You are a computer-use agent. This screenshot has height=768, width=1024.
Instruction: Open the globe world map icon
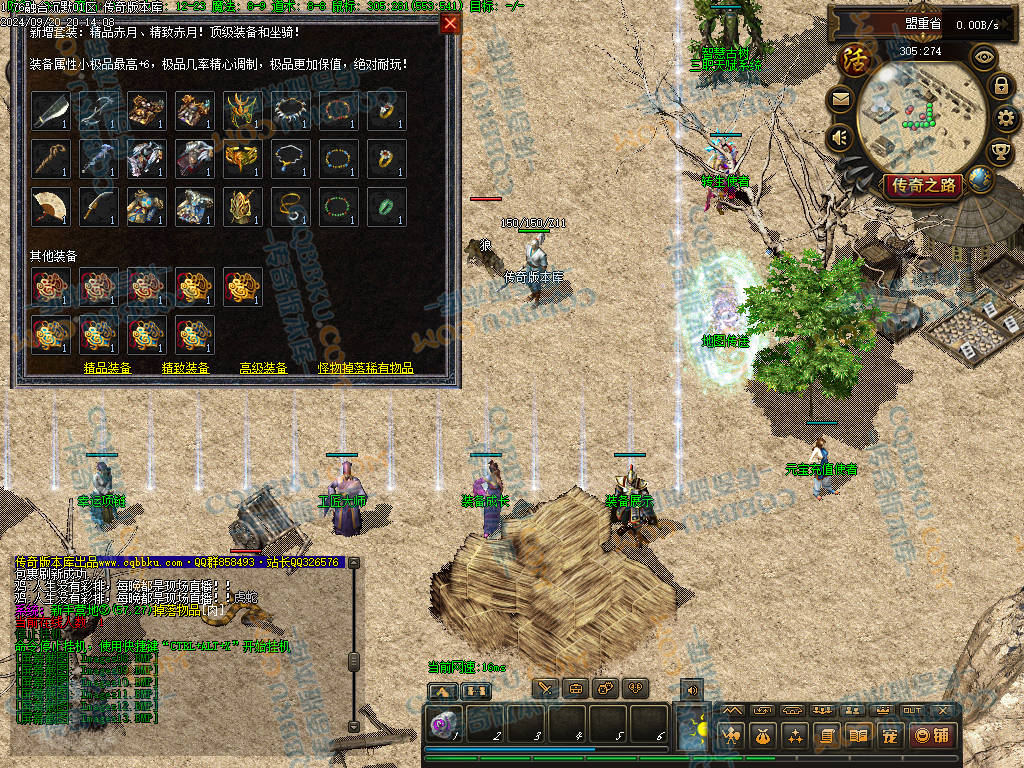[x=981, y=180]
